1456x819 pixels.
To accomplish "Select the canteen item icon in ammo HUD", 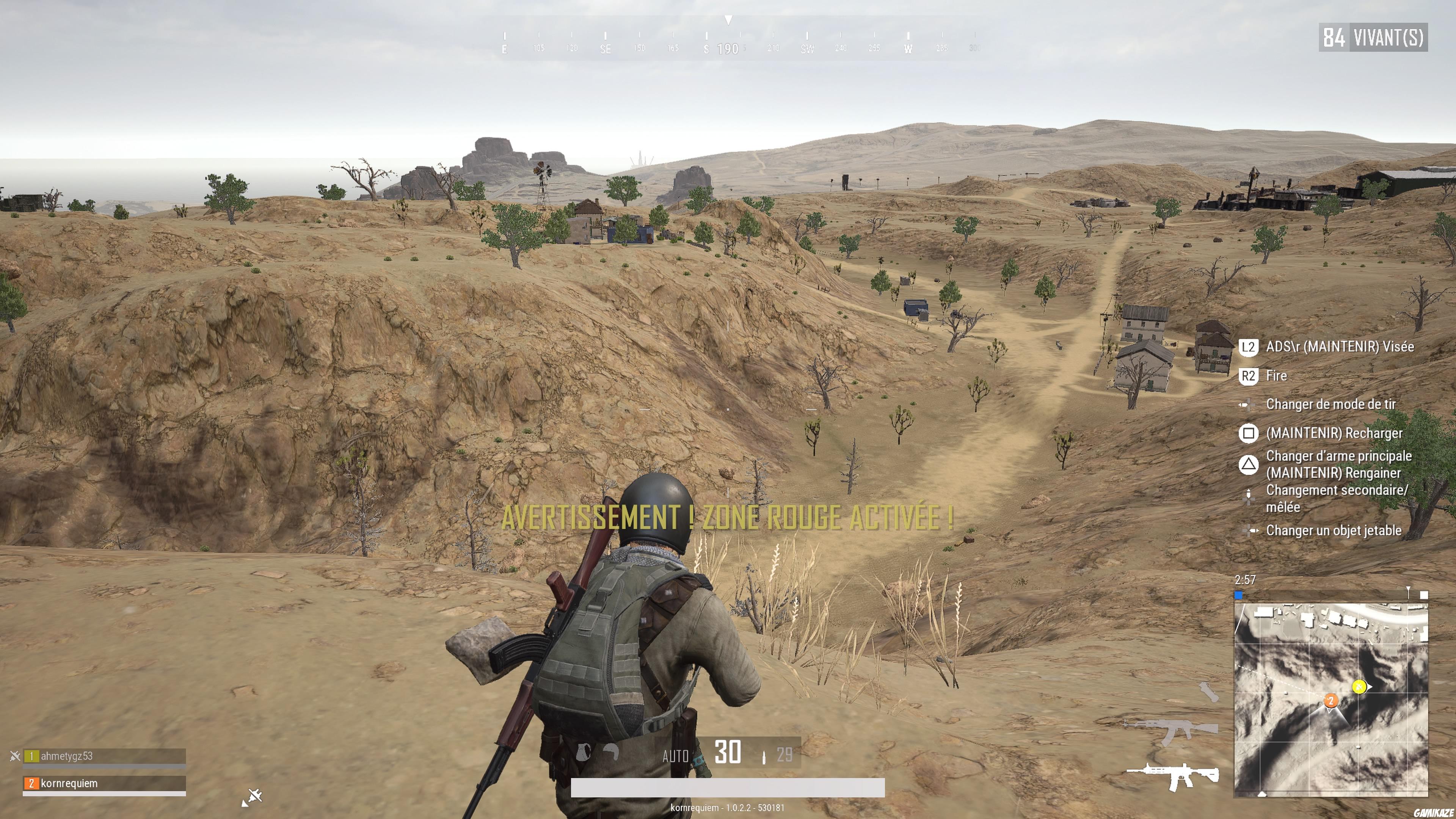I will 583,752.
